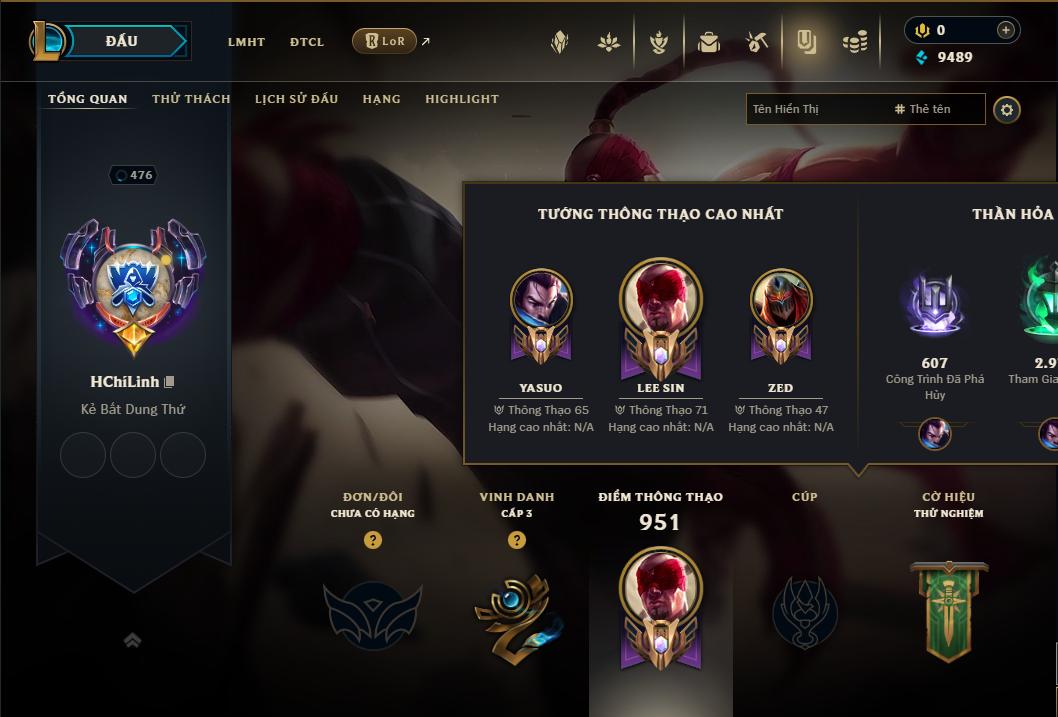
Task: Open the Lịch Sử Đấu tab
Action: tap(296, 99)
